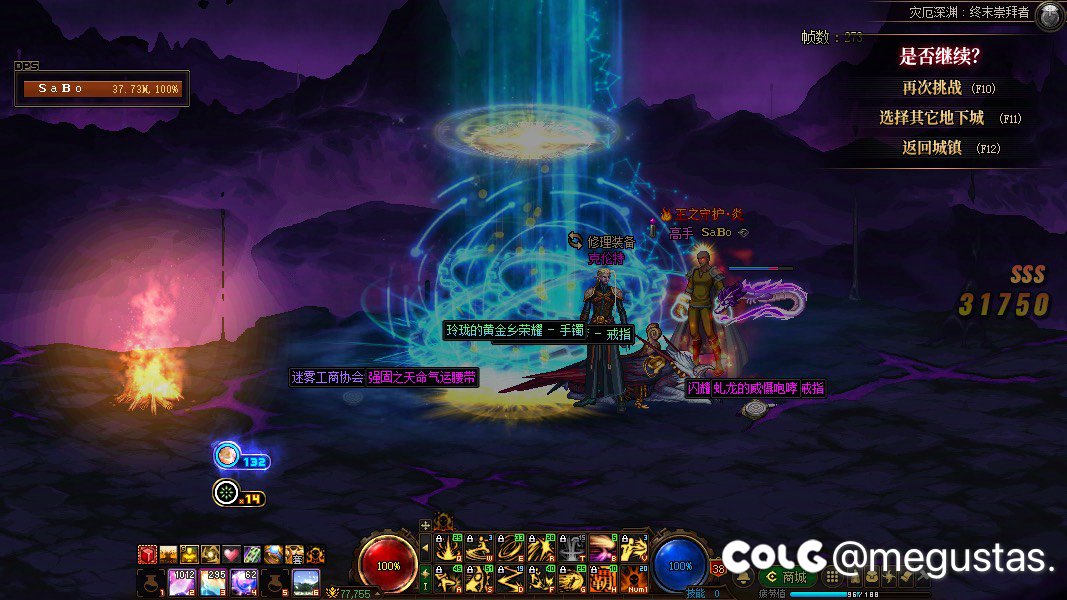
Task: Click the round dungeon icon beside 灾厄深渊 title
Action: 1049,15
